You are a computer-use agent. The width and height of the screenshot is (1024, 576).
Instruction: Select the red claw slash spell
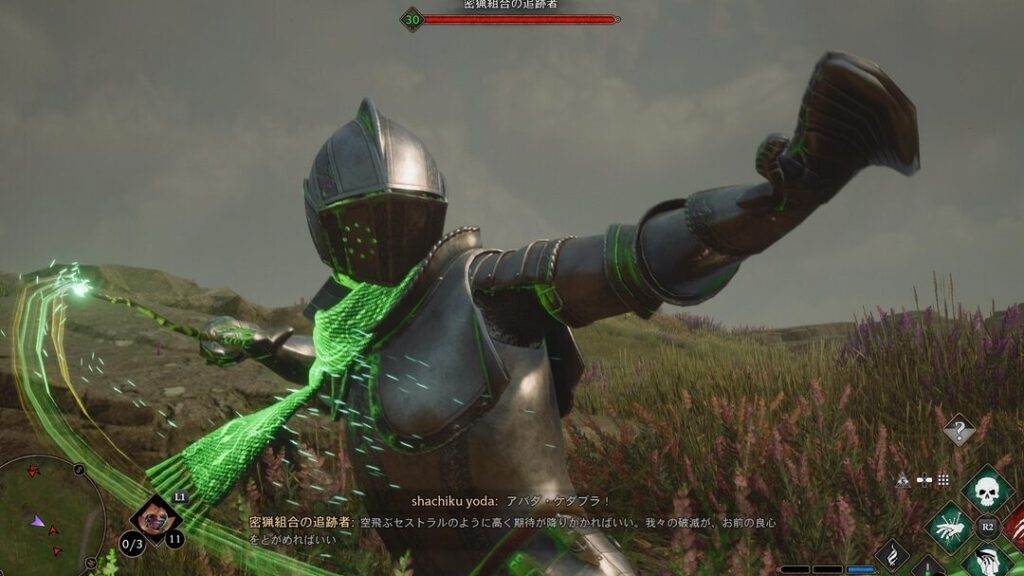click(1015, 526)
